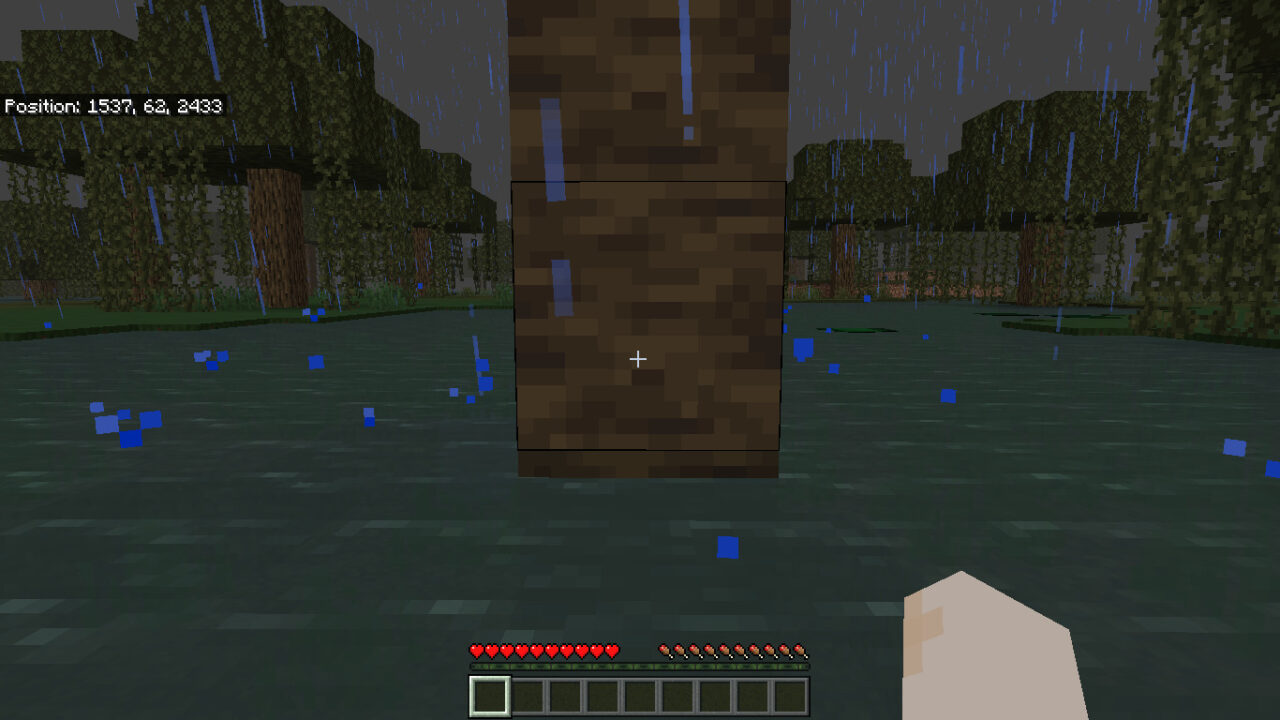
Task: Select the middle hotbar slot
Action: click(x=640, y=691)
